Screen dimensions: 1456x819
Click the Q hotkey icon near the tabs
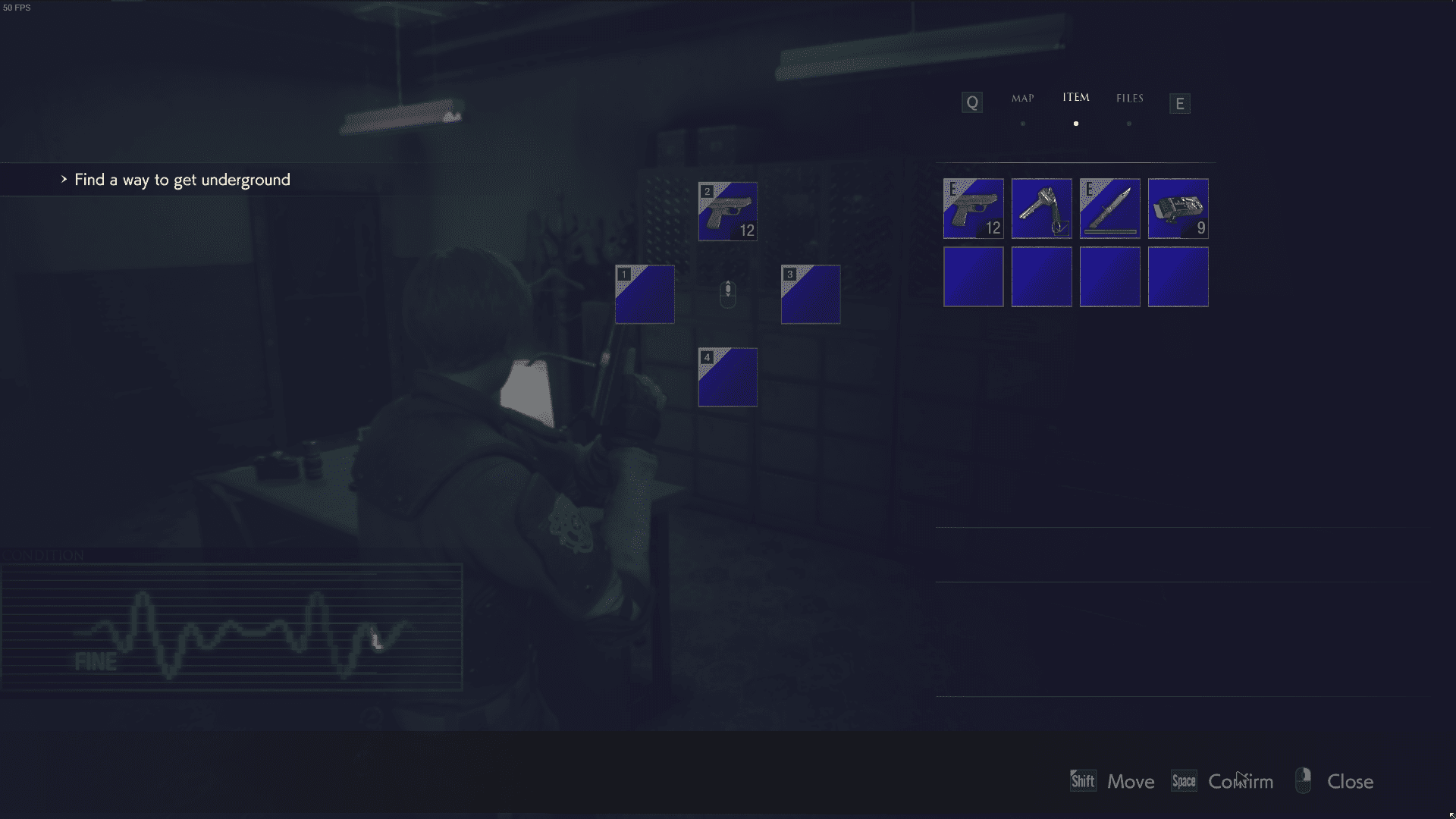click(x=971, y=102)
